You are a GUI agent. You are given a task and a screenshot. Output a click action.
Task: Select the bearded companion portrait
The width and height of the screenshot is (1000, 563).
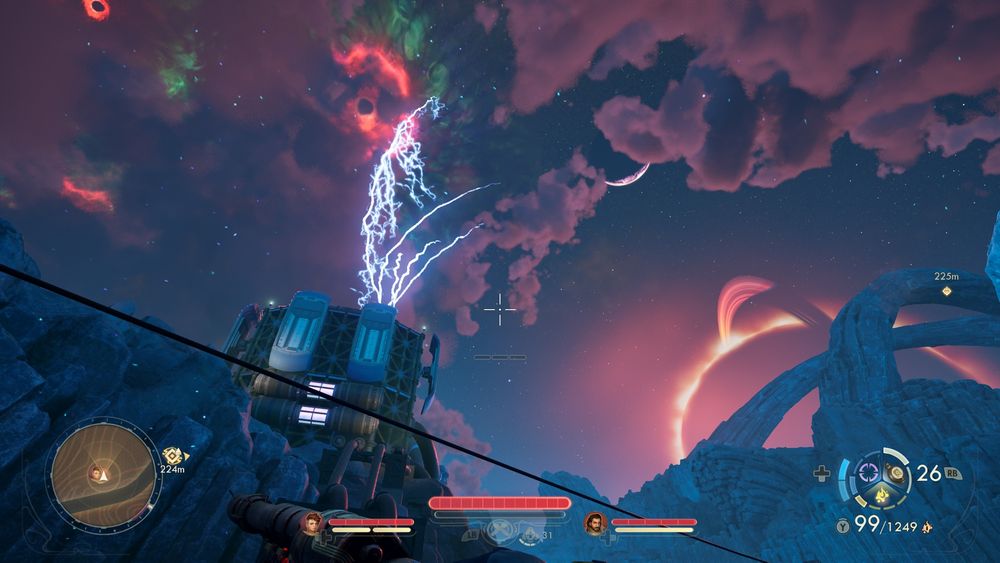click(595, 521)
